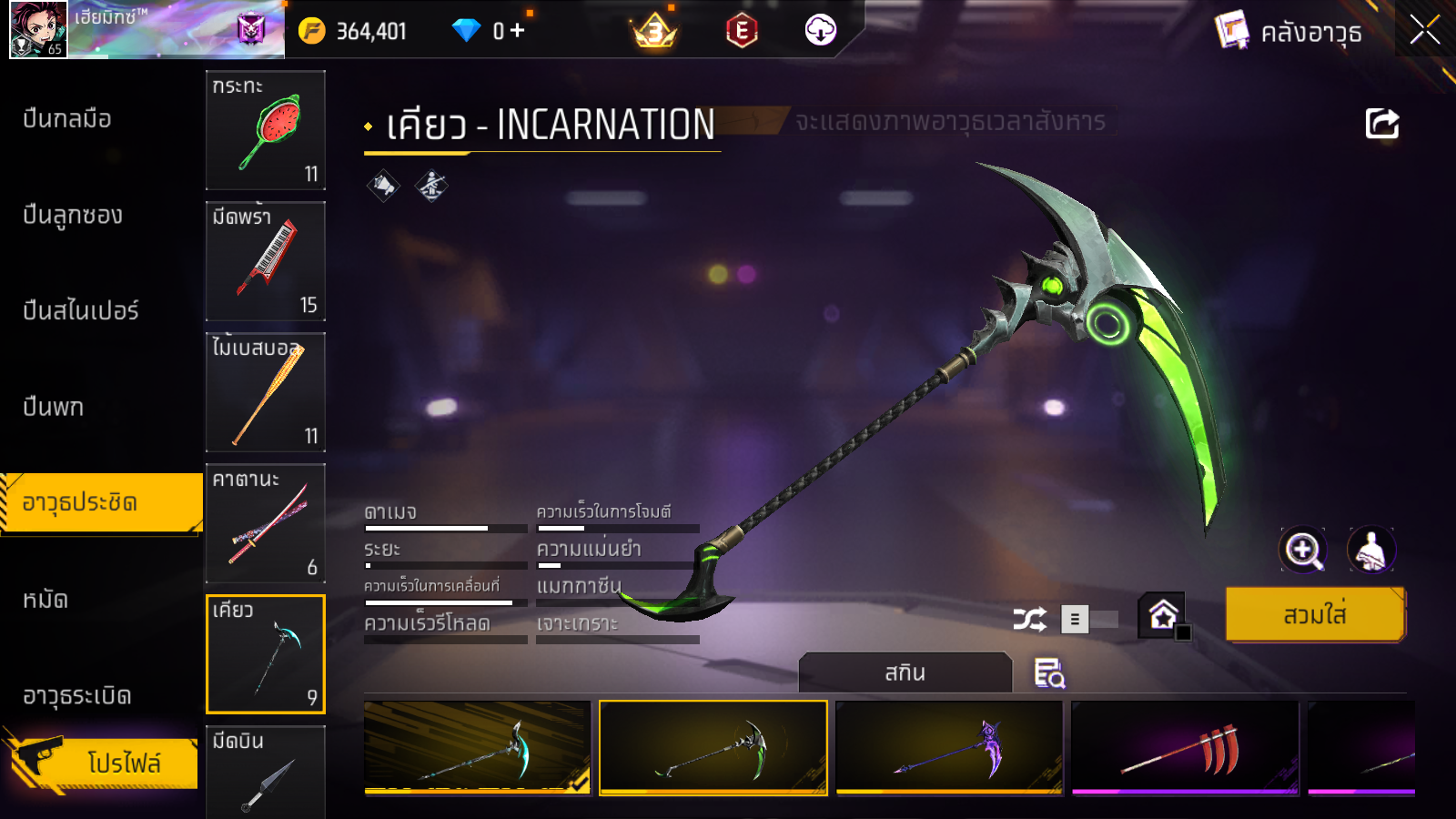This screenshot has height=819, width=1456.
Task: Switch to หมัด category
Action: 45,600
